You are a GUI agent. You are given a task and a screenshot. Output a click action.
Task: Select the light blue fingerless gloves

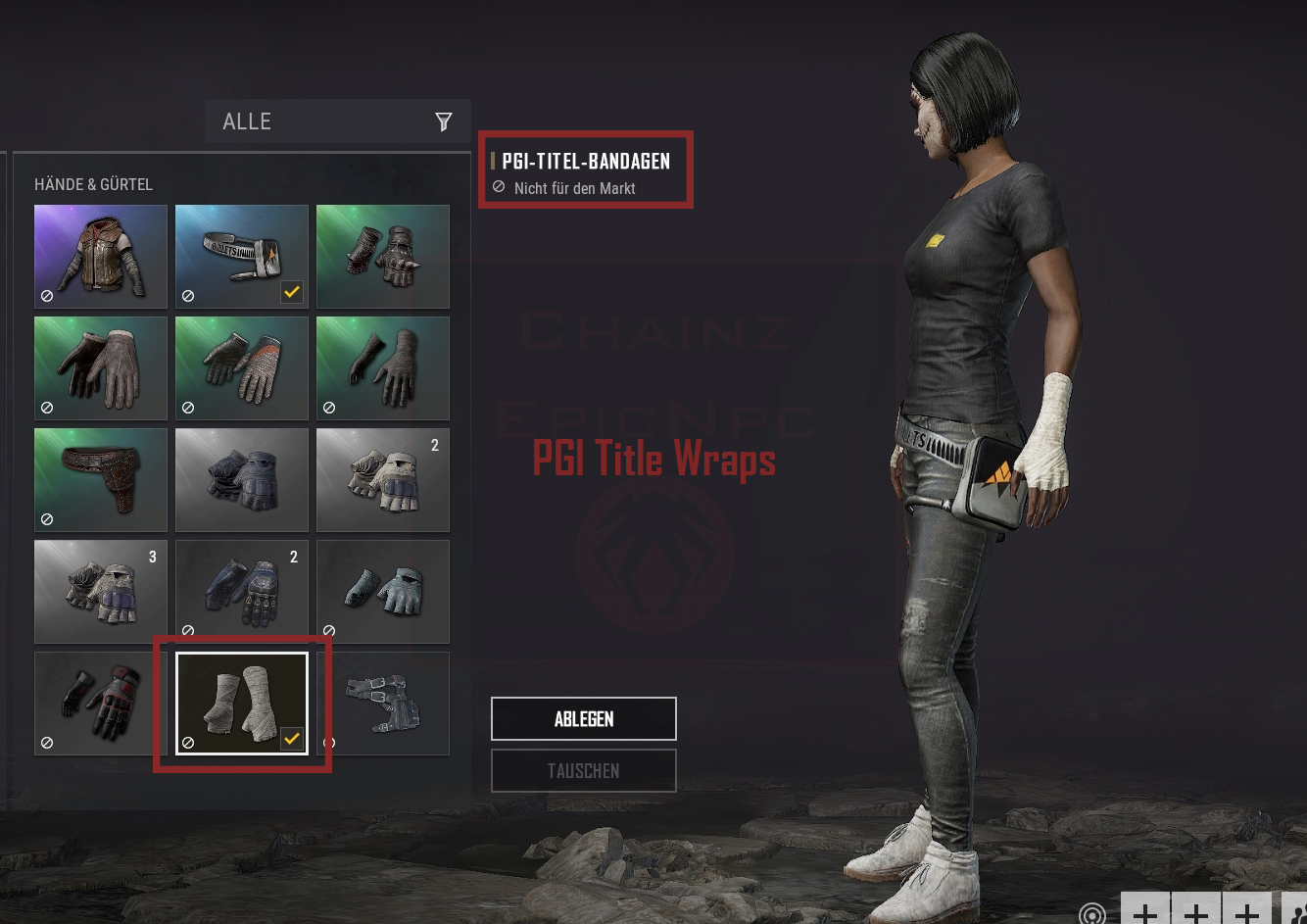point(383,592)
